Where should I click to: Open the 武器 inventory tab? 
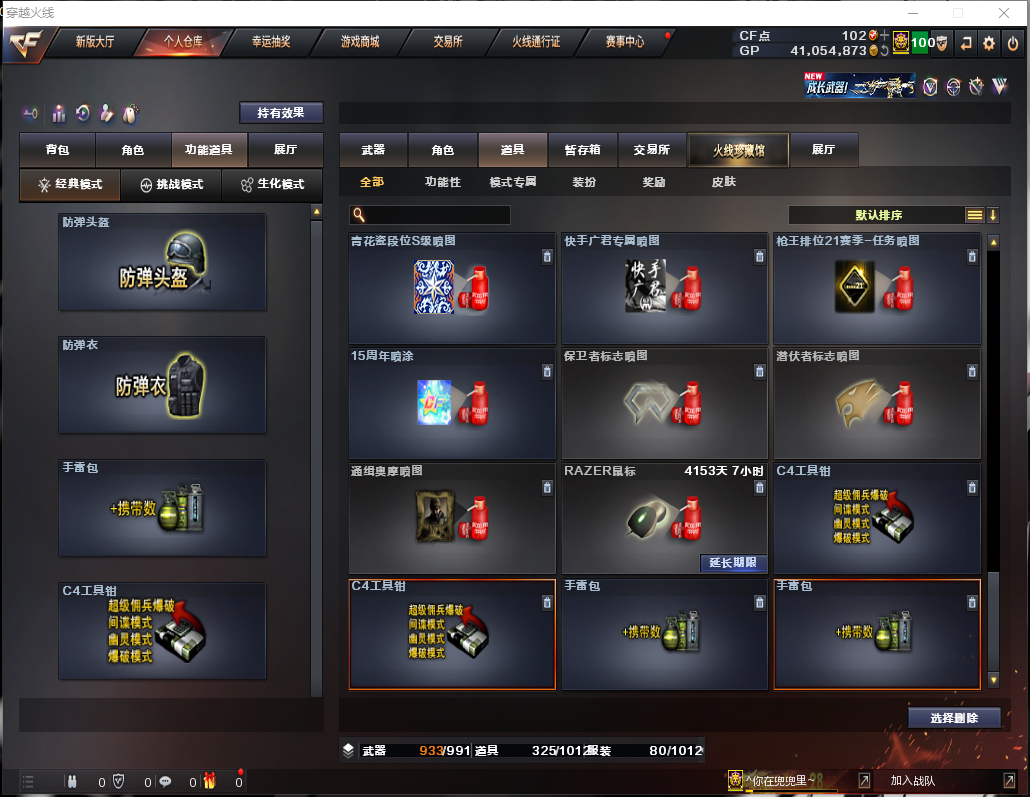point(373,150)
